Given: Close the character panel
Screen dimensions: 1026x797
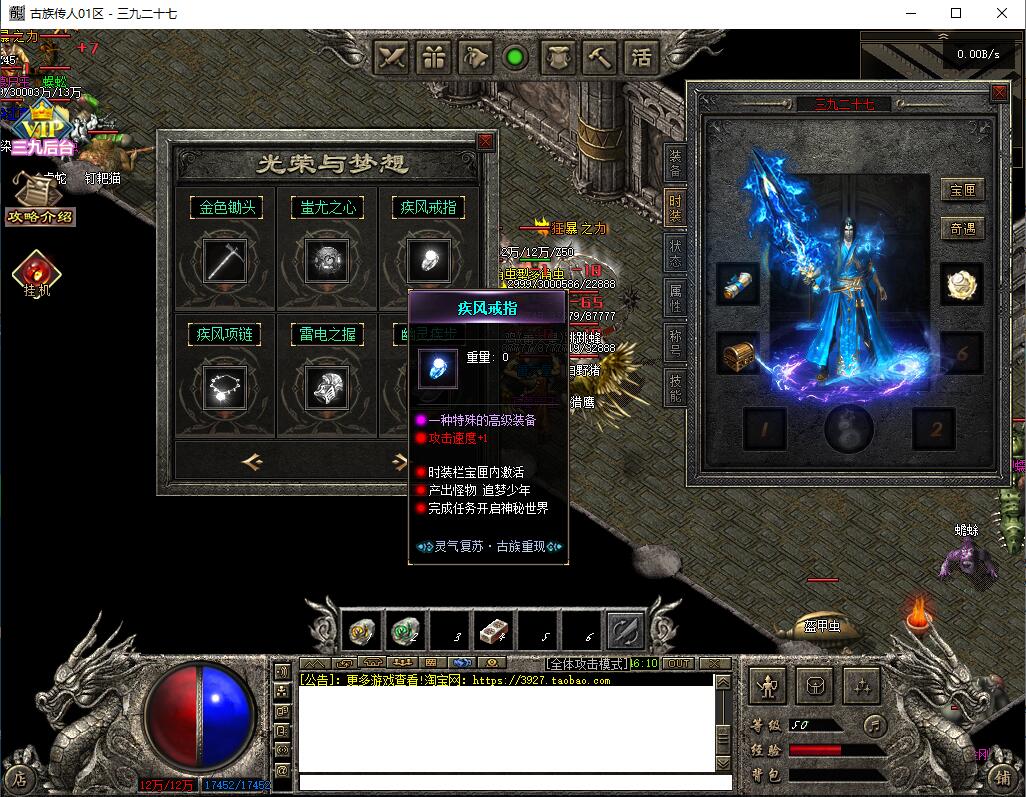Looking at the screenshot, I should [x=998, y=93].
